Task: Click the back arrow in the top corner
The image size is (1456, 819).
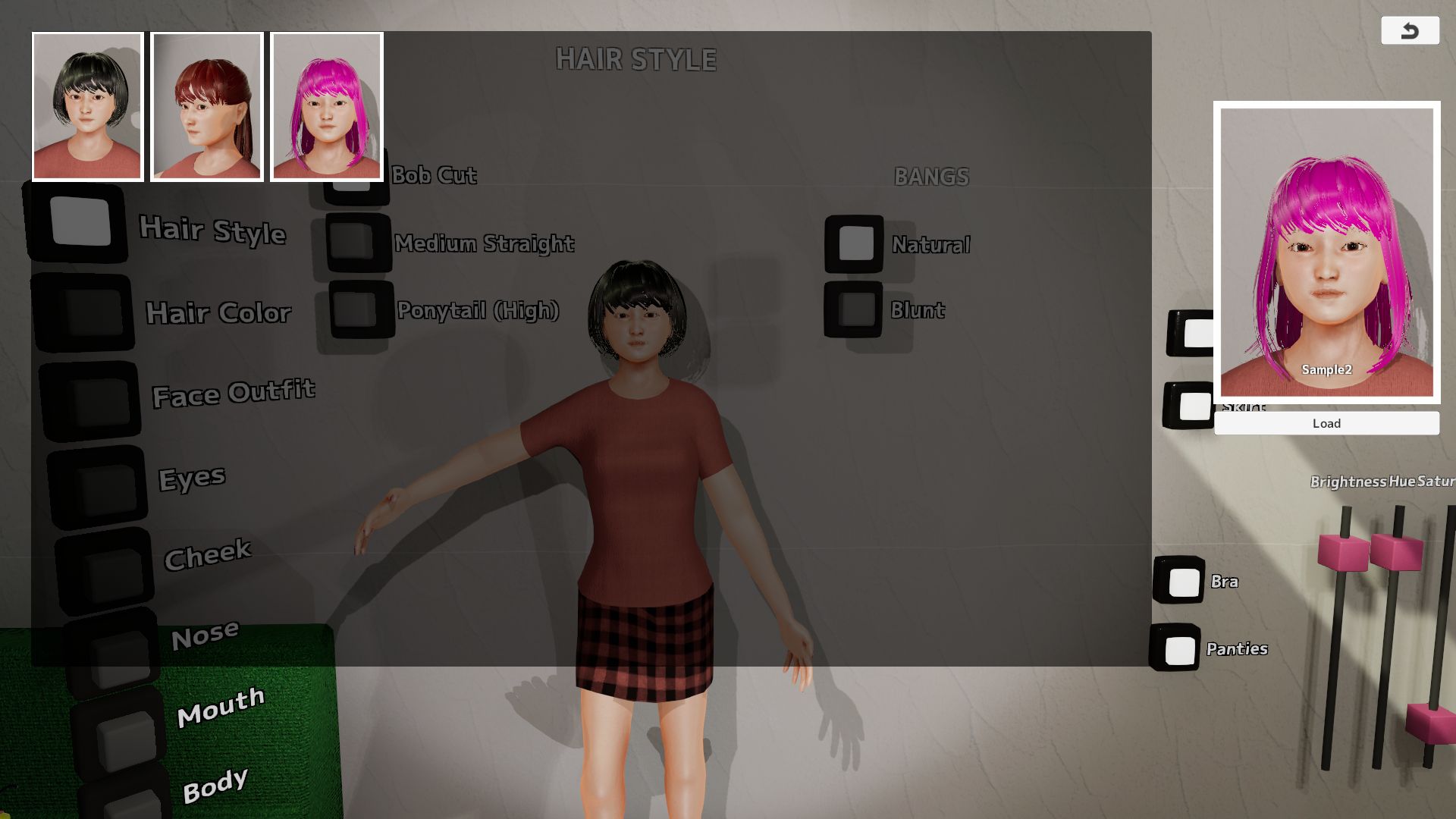Action: coord(1410,30)
